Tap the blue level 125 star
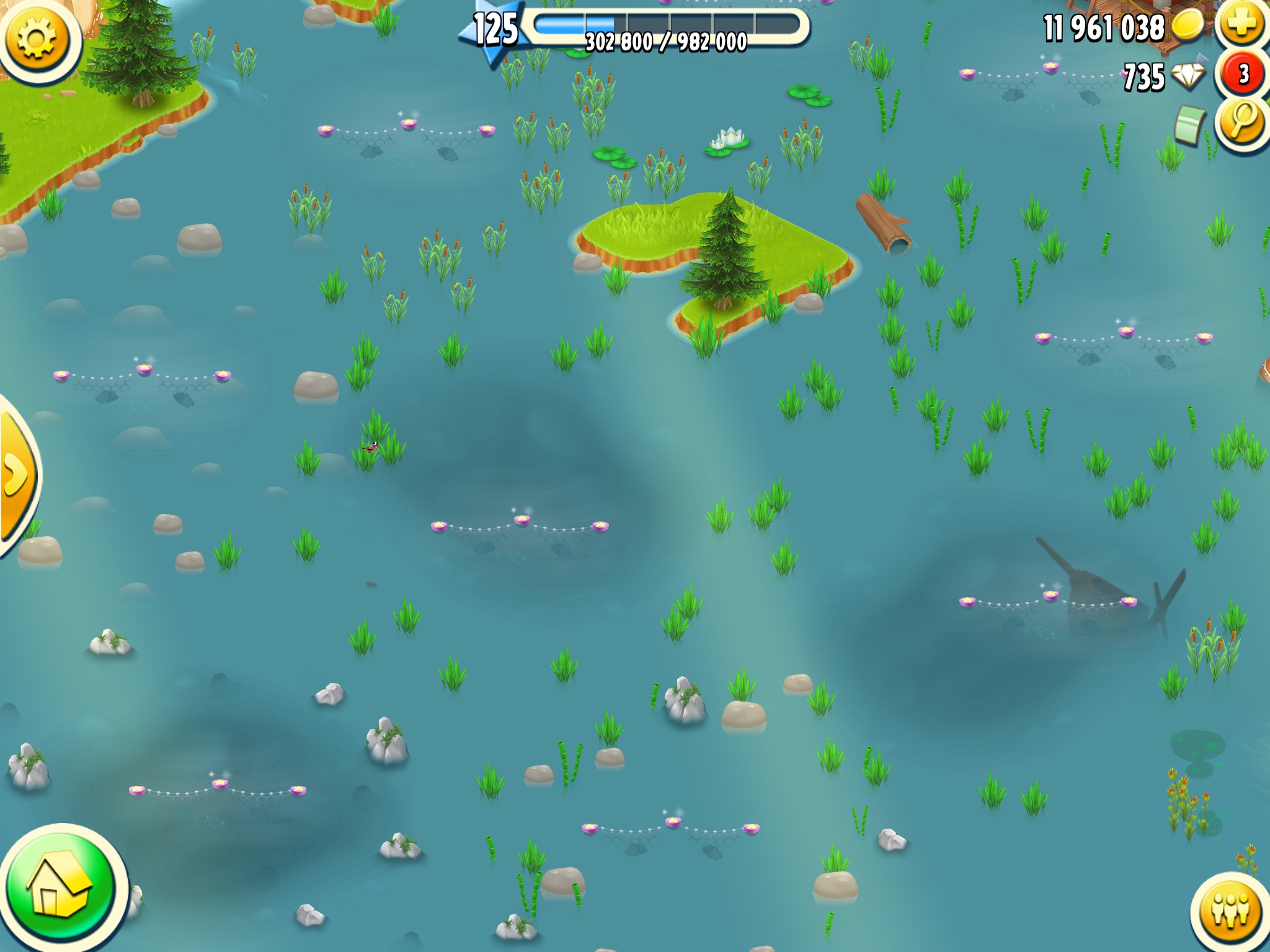 pyautogui.click(x=494, y=31)
